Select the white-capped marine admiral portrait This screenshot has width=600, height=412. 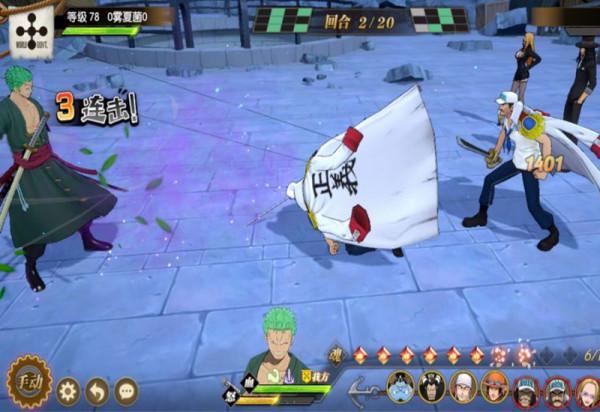tap(463, 388)
